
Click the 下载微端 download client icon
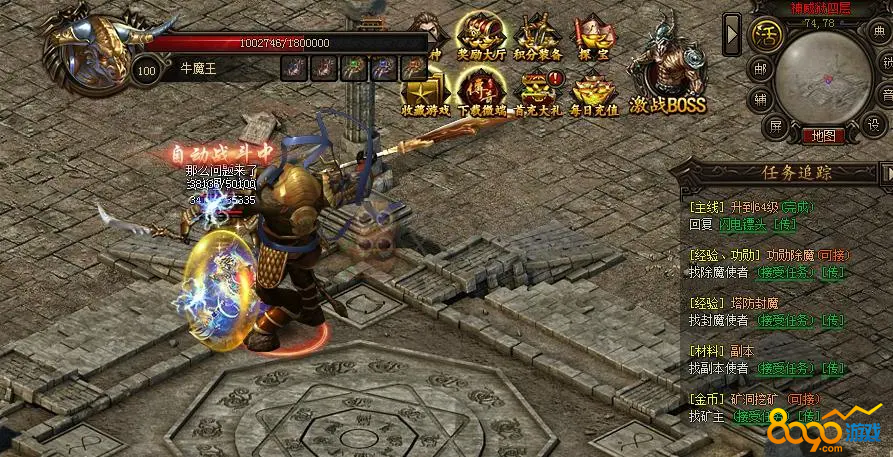(x=482, y=97)
